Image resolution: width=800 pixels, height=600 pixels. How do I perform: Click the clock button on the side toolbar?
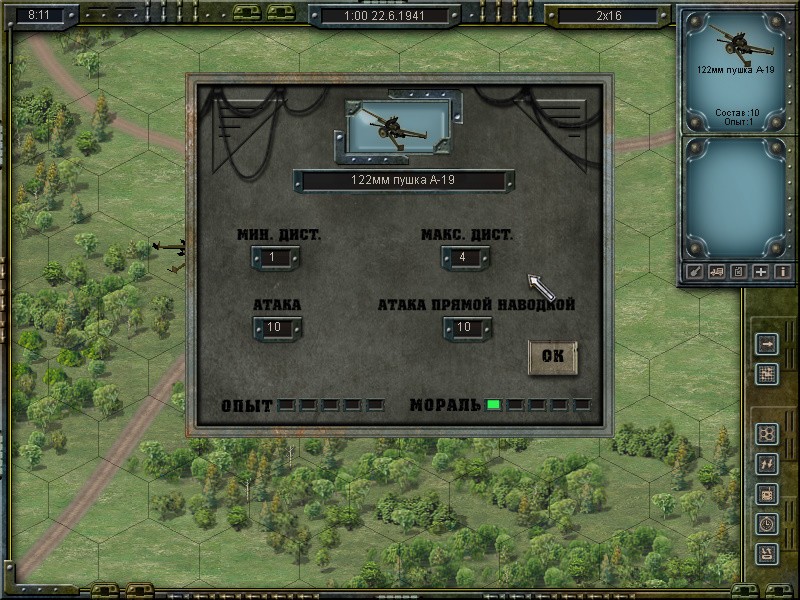767,523
